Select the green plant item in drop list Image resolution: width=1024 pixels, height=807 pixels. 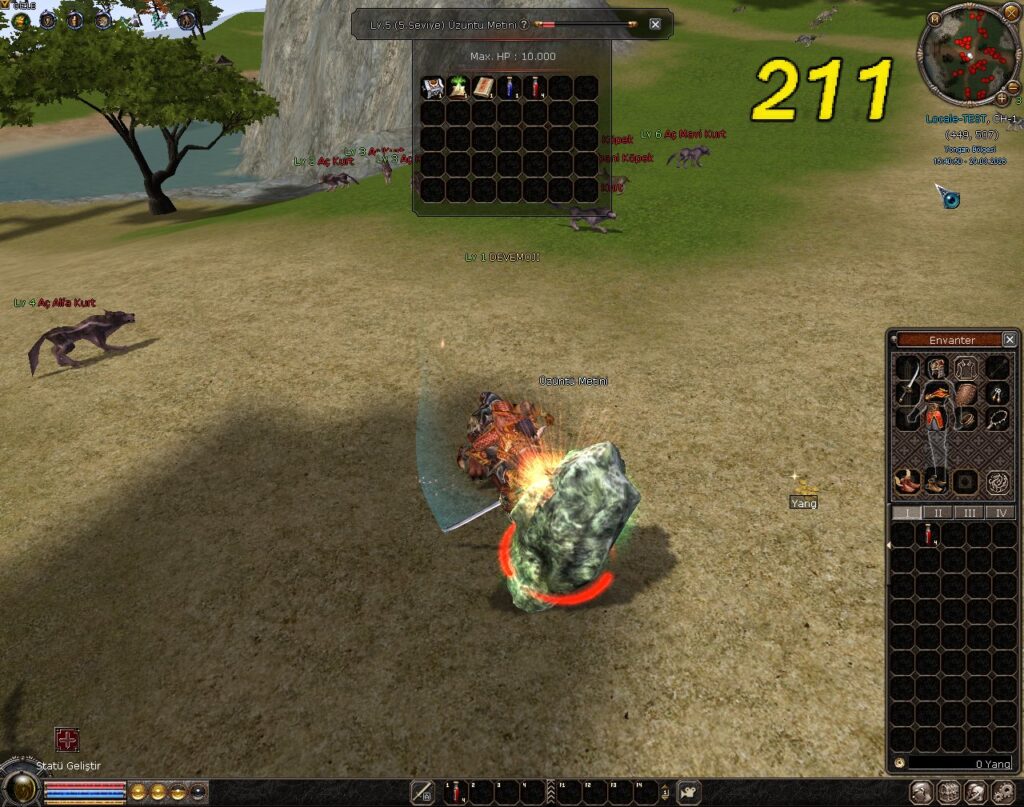click(459, 88)
